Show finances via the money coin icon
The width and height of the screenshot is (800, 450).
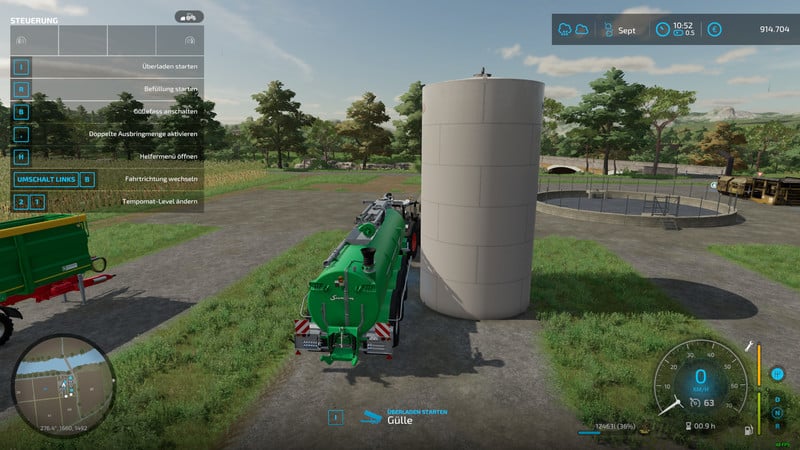pyautogui.click(x=714, y=29)
